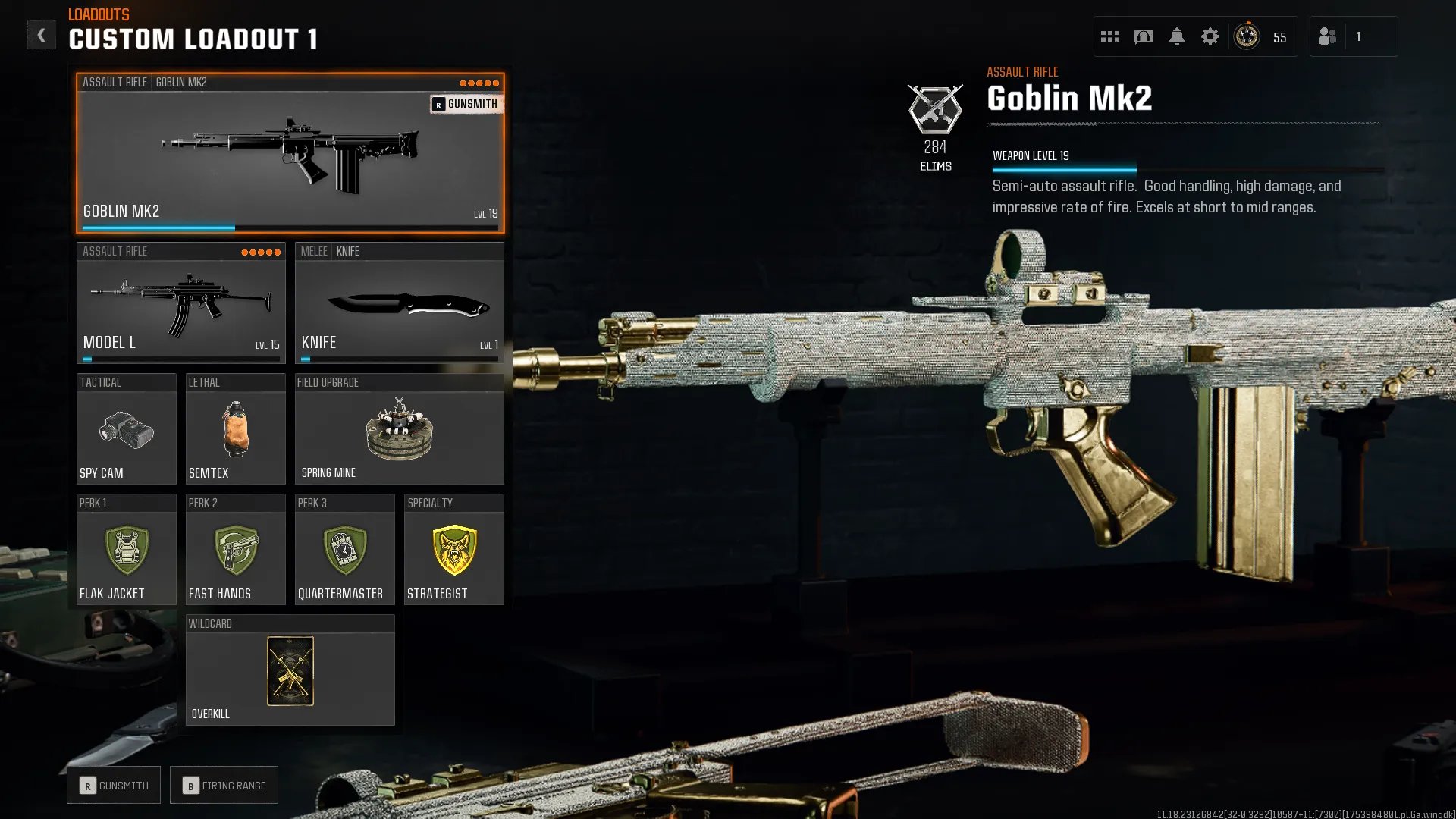This screenshot has height=819, width=1456.
Task: Open the Settings gear icon
Action: coord(1210,36)
